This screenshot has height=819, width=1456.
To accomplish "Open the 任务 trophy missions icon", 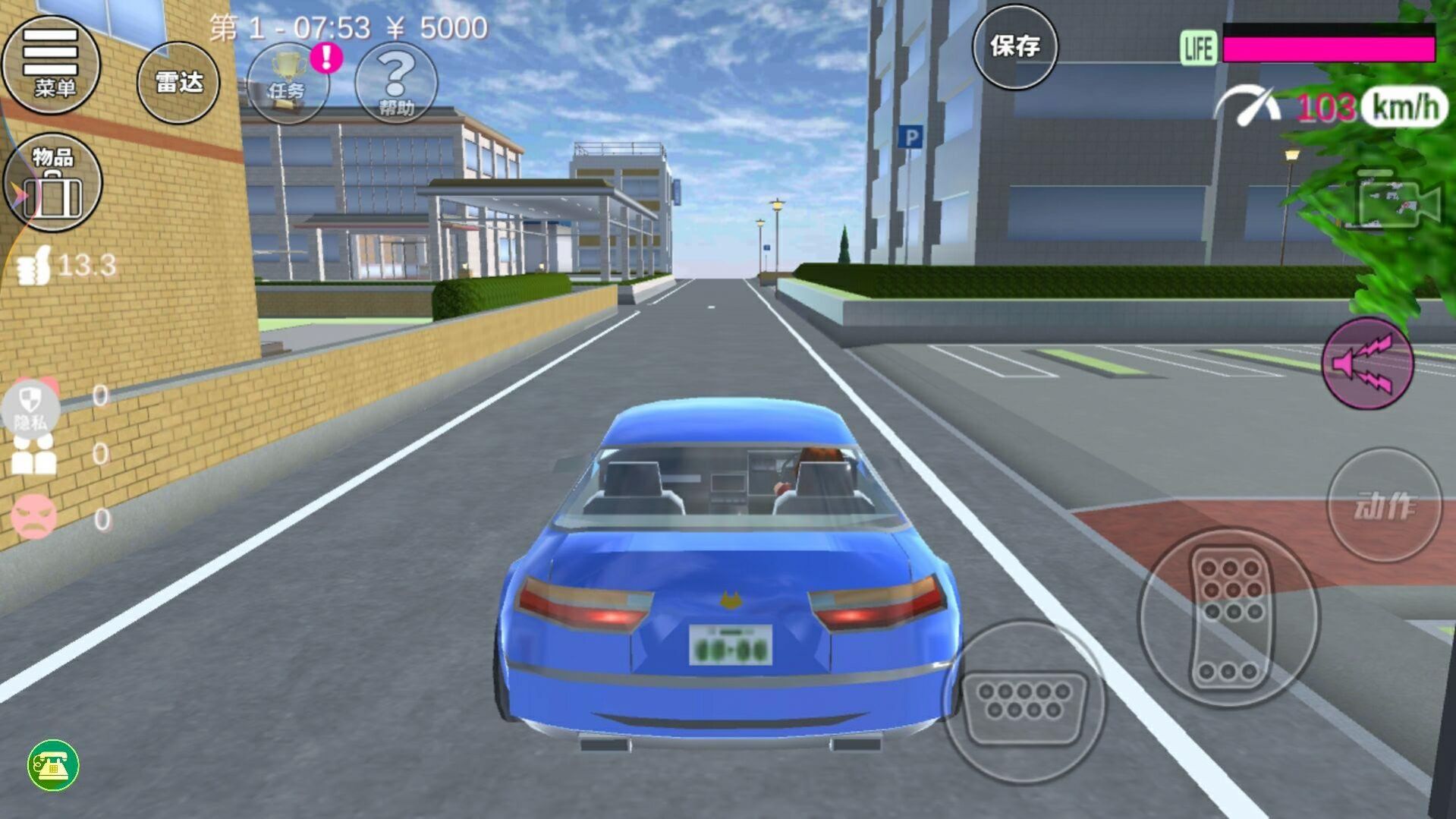I will [288, 83].
